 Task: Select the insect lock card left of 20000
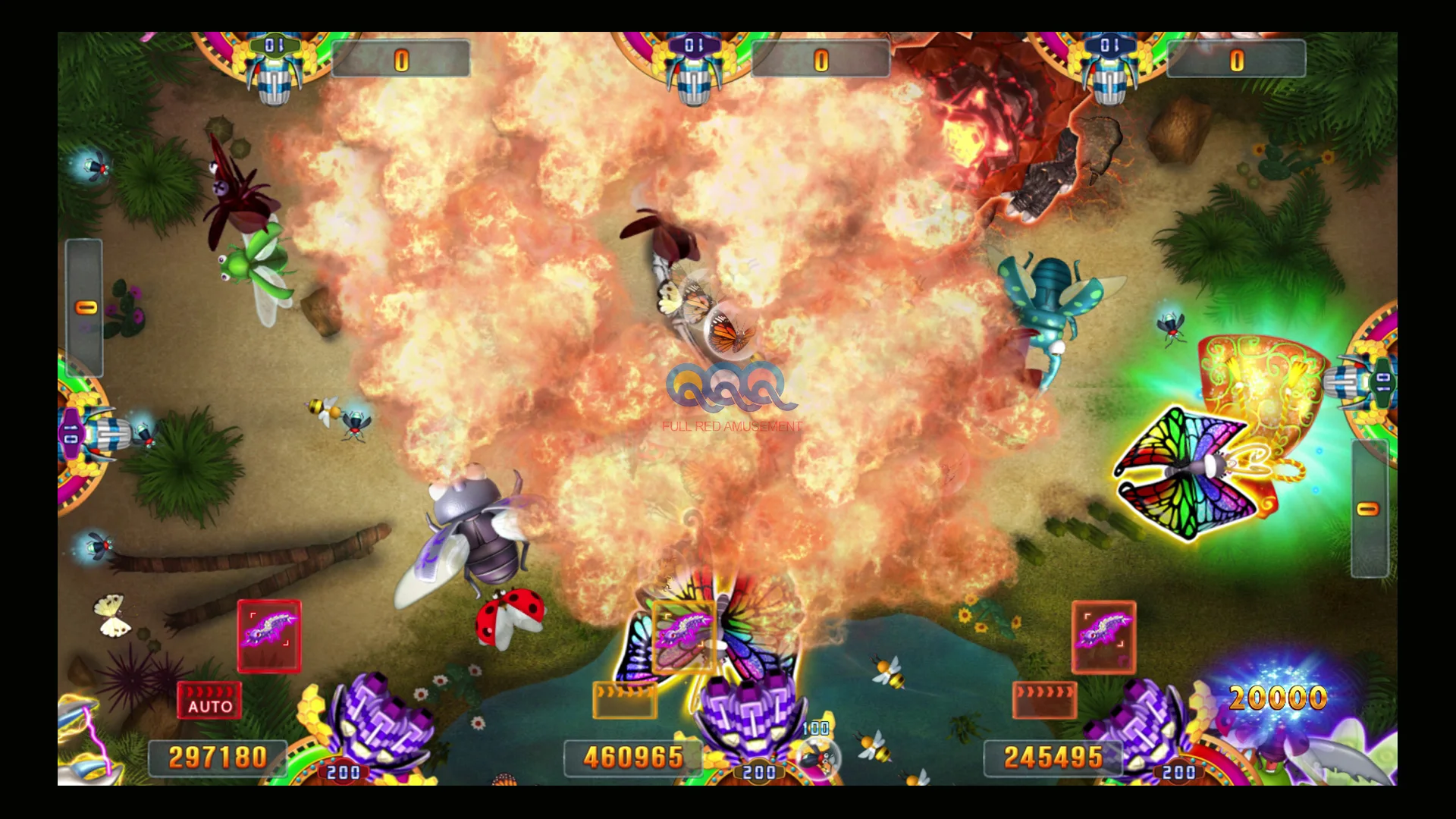1103,636
